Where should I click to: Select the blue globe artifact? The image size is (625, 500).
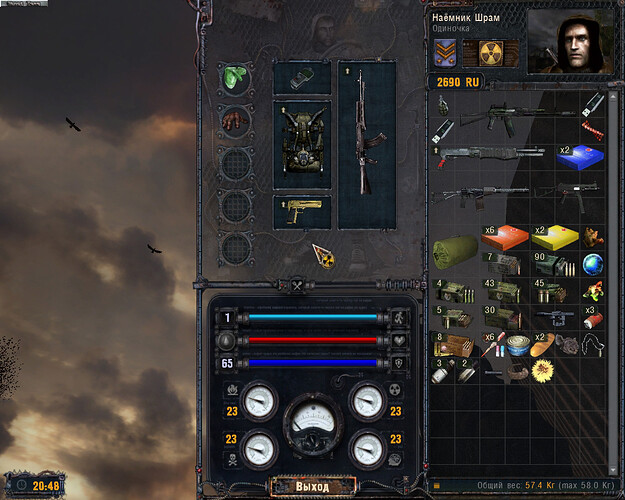click(x=593, y=265)
